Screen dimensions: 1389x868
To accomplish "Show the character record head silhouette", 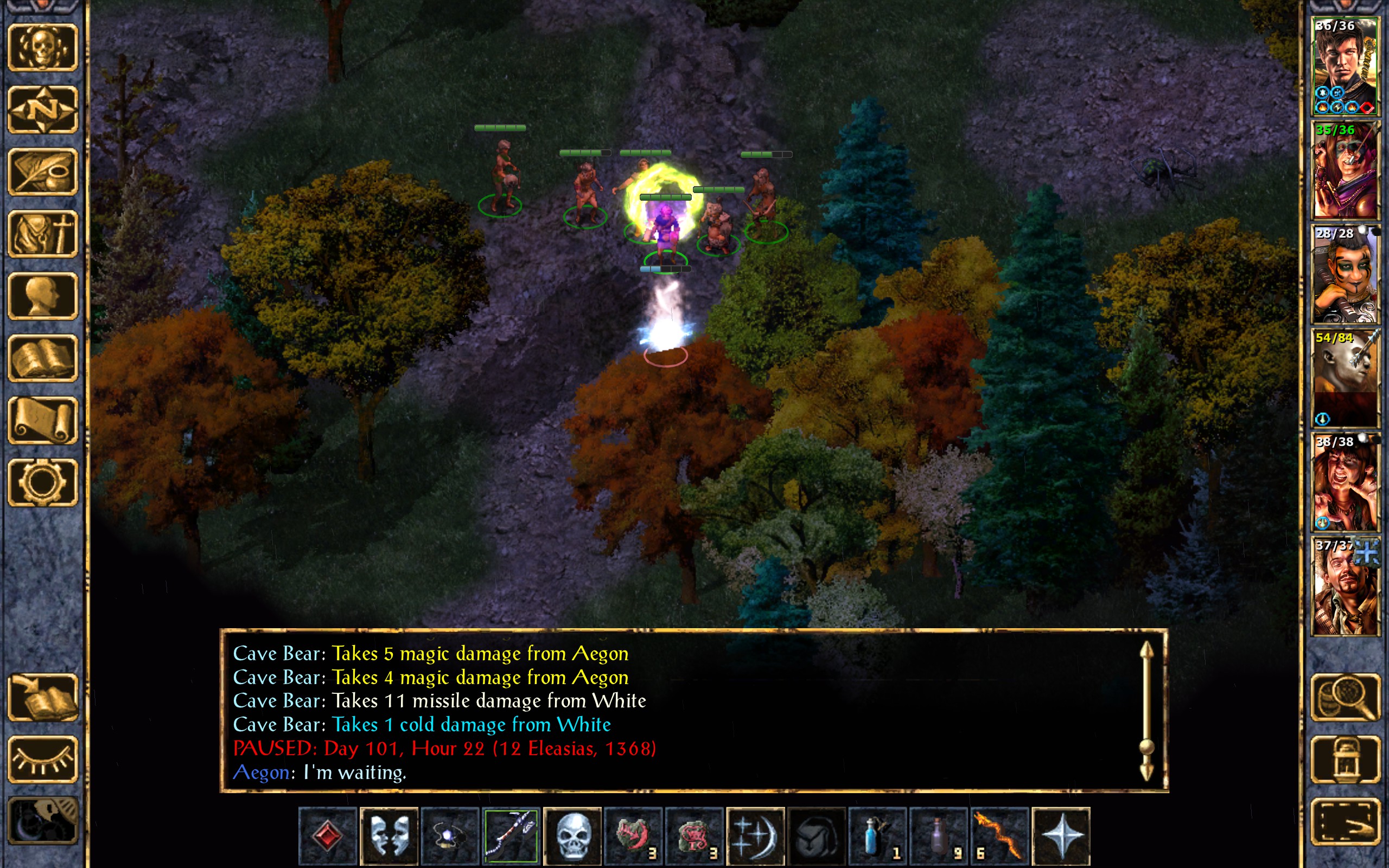I will pos(42,296).
